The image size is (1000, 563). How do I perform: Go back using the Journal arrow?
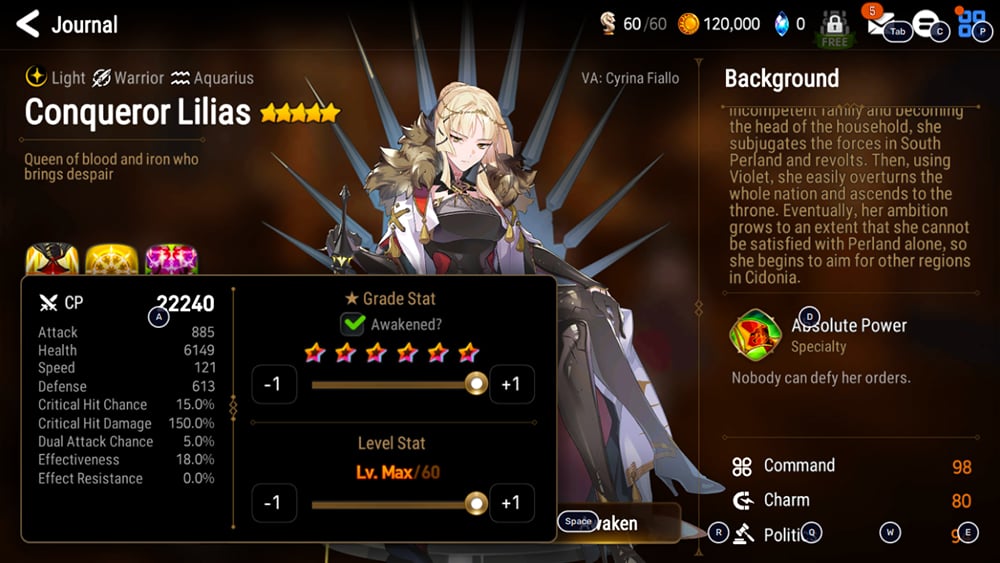coord(28,24)
